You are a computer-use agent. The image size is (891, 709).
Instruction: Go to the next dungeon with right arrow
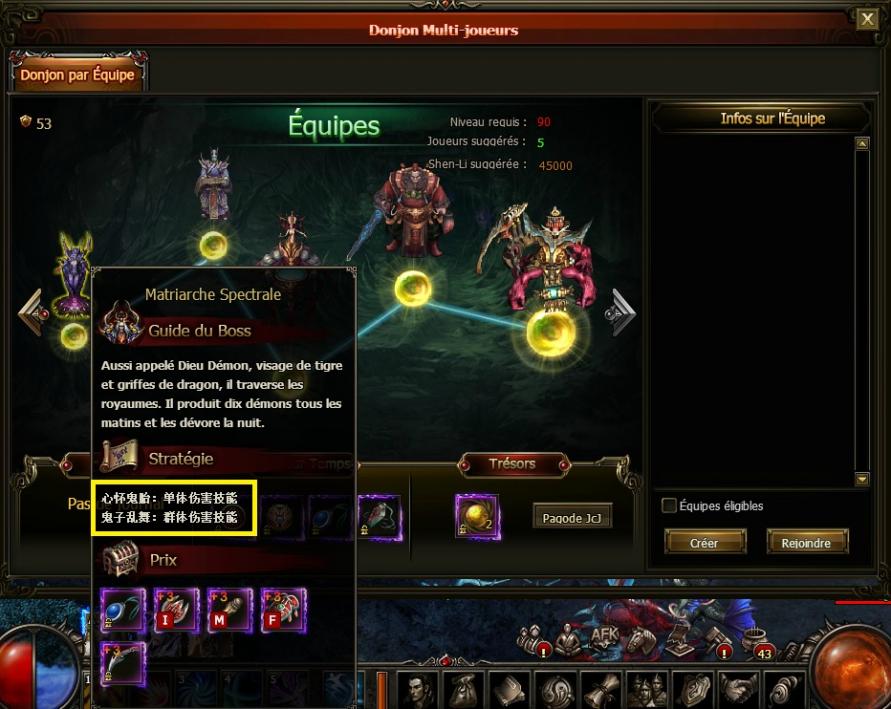point(623,312)
